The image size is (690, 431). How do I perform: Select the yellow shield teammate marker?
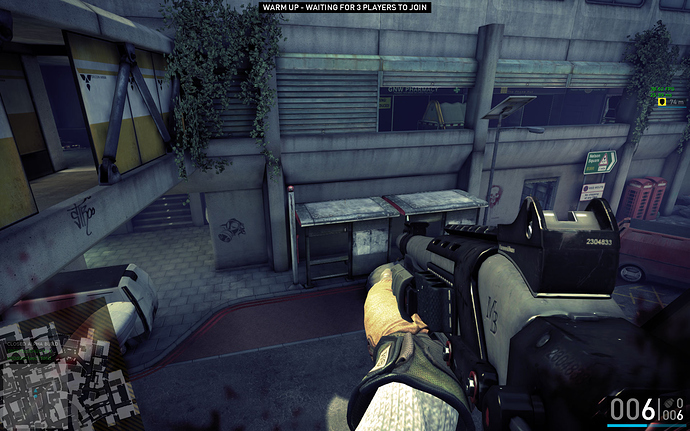tap(661, 102)
